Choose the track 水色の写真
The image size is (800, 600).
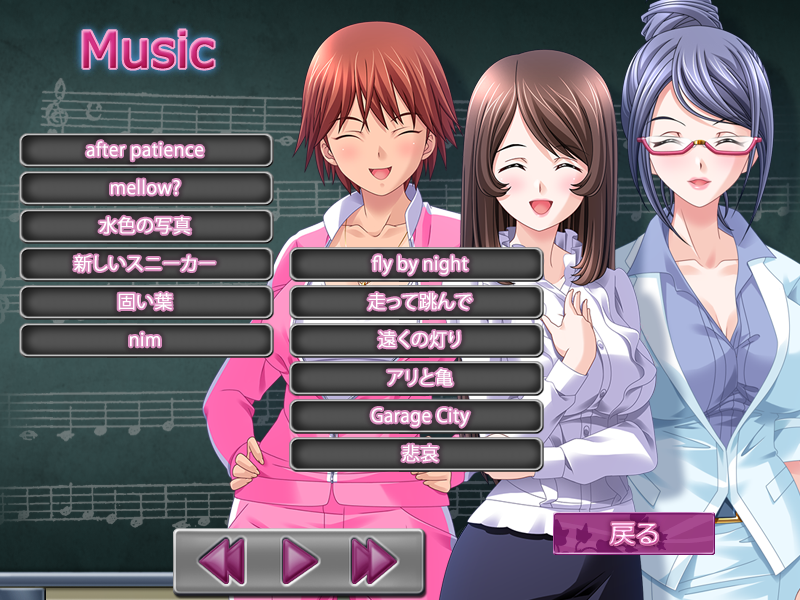pos(146,226)
